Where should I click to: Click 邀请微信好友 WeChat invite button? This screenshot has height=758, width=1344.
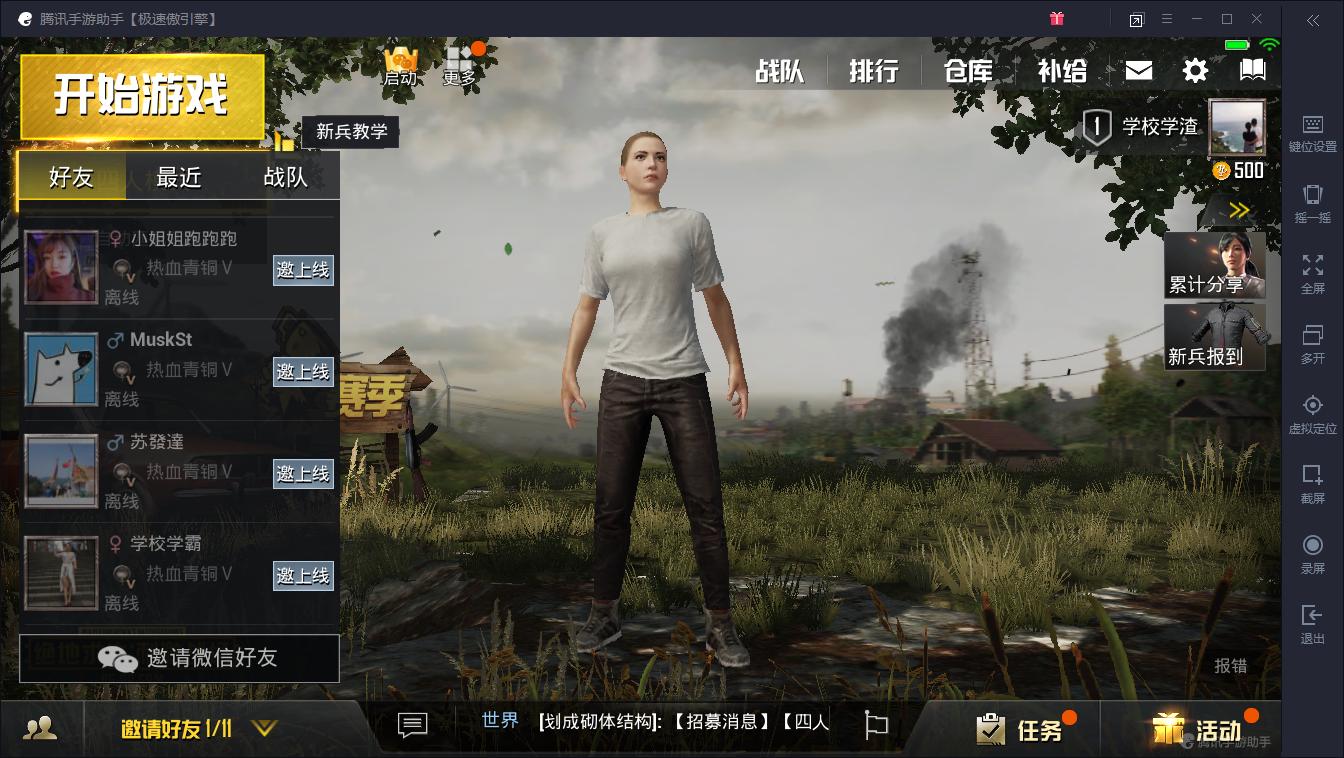pos(180,658)
